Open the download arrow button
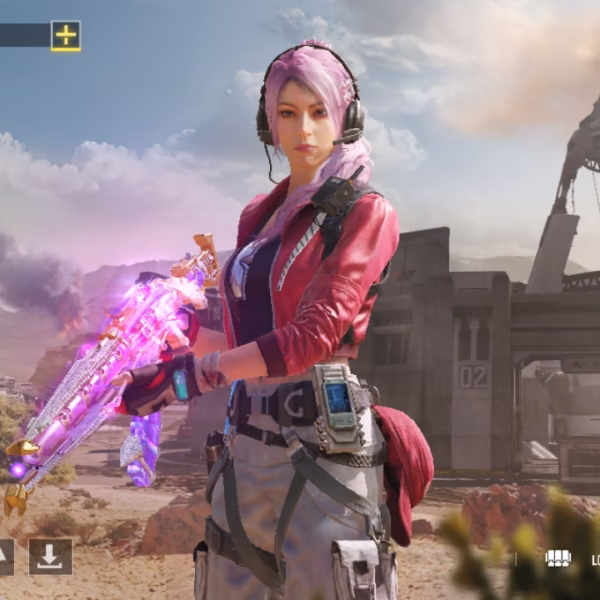600x600 pixels. point(50,556)
